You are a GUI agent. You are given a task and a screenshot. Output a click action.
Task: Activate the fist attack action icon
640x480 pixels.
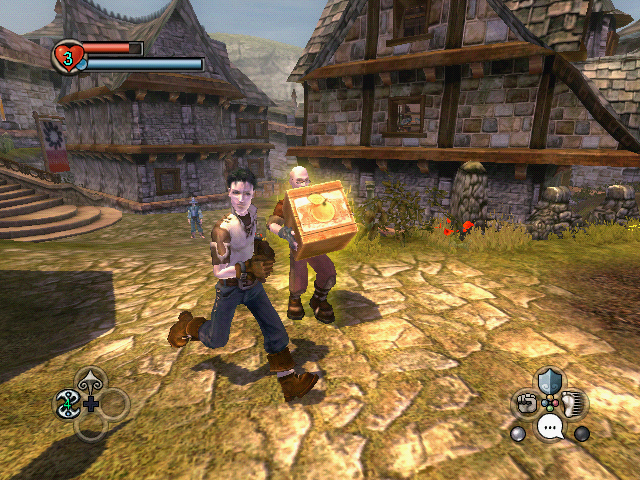(x=526, y=404)
